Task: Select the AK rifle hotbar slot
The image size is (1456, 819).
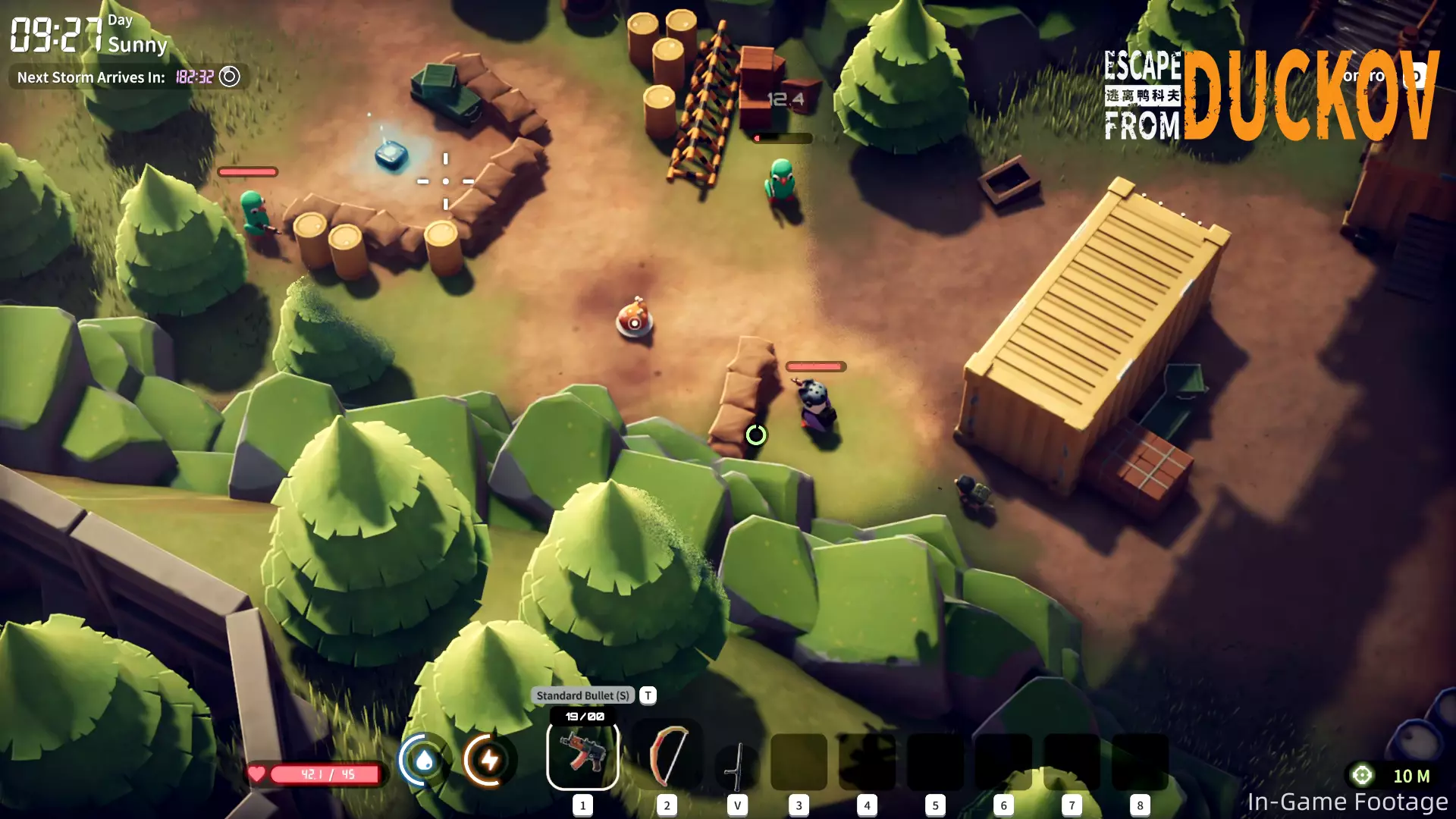Action: coord(582,755)
